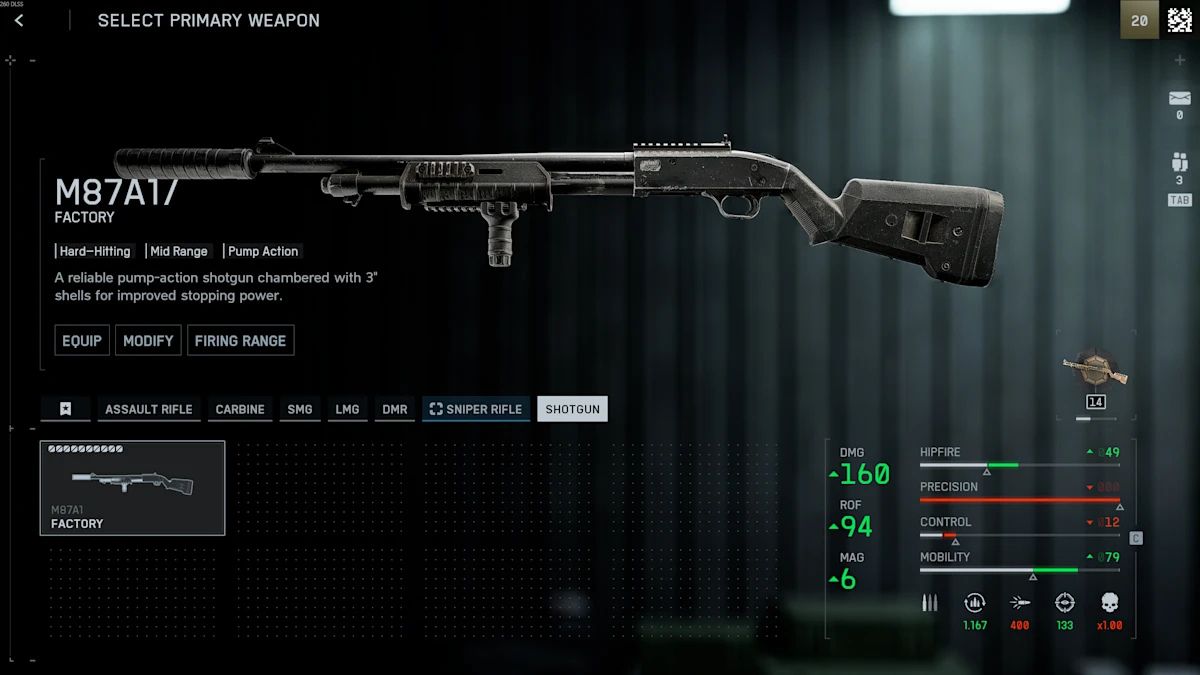Show favorite weapons with the bookmark tab
The height and width of the screenshot is (675, 1200).
point(65,409)
